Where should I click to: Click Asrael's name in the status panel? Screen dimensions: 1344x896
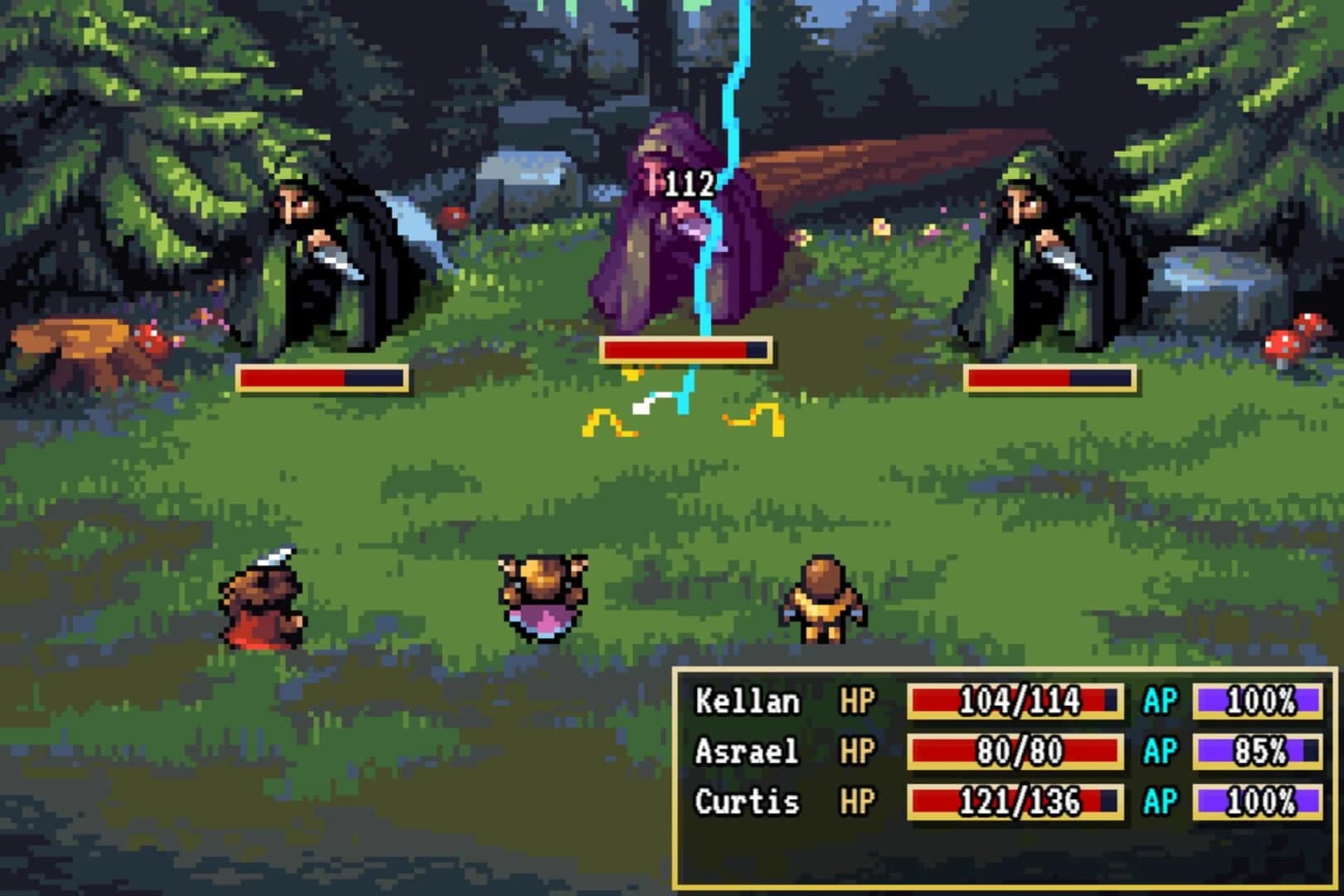coord(747,752)
